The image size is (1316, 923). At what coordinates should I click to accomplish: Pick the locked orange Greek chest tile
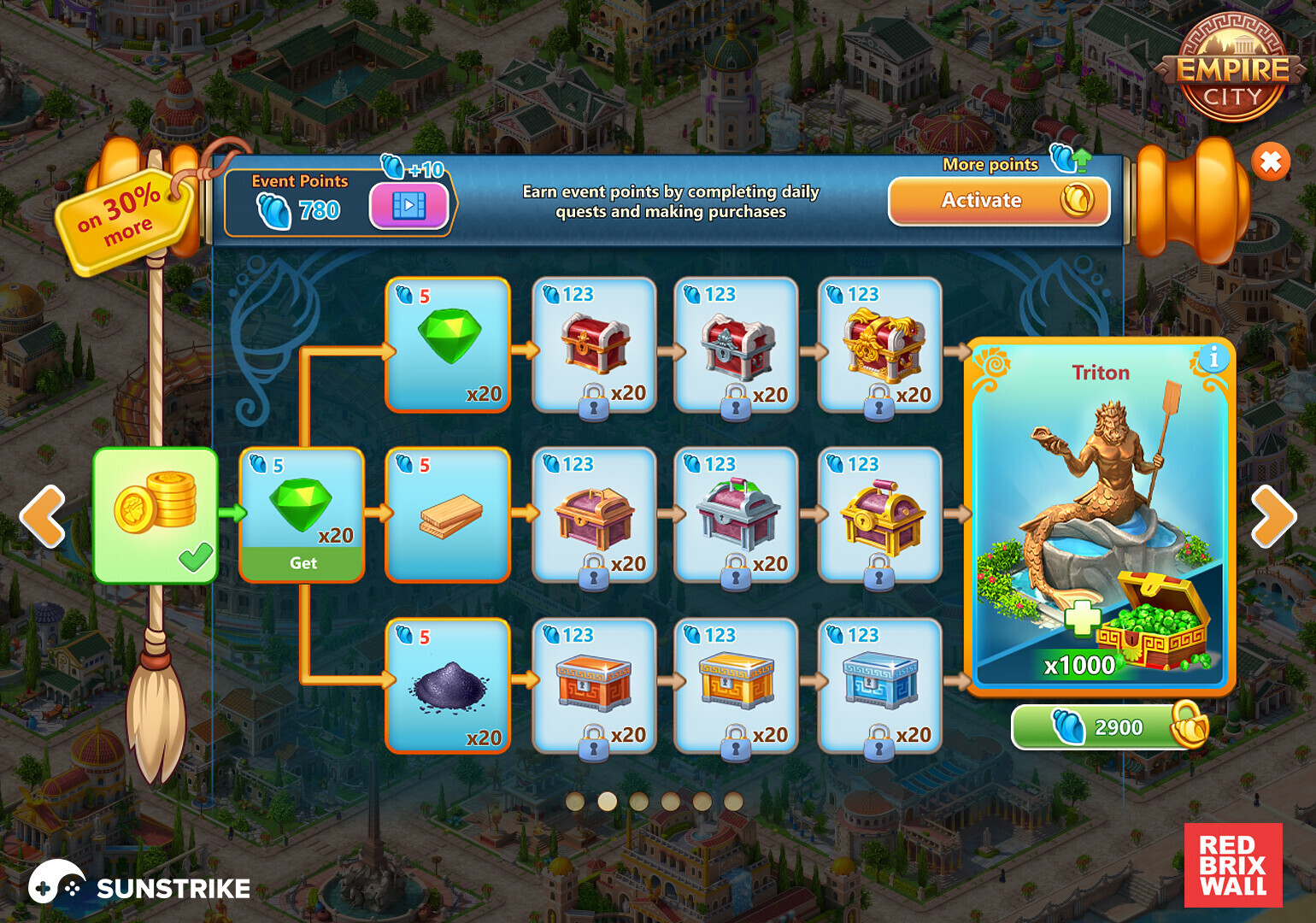pyautogui.click(x=594, y=686)
